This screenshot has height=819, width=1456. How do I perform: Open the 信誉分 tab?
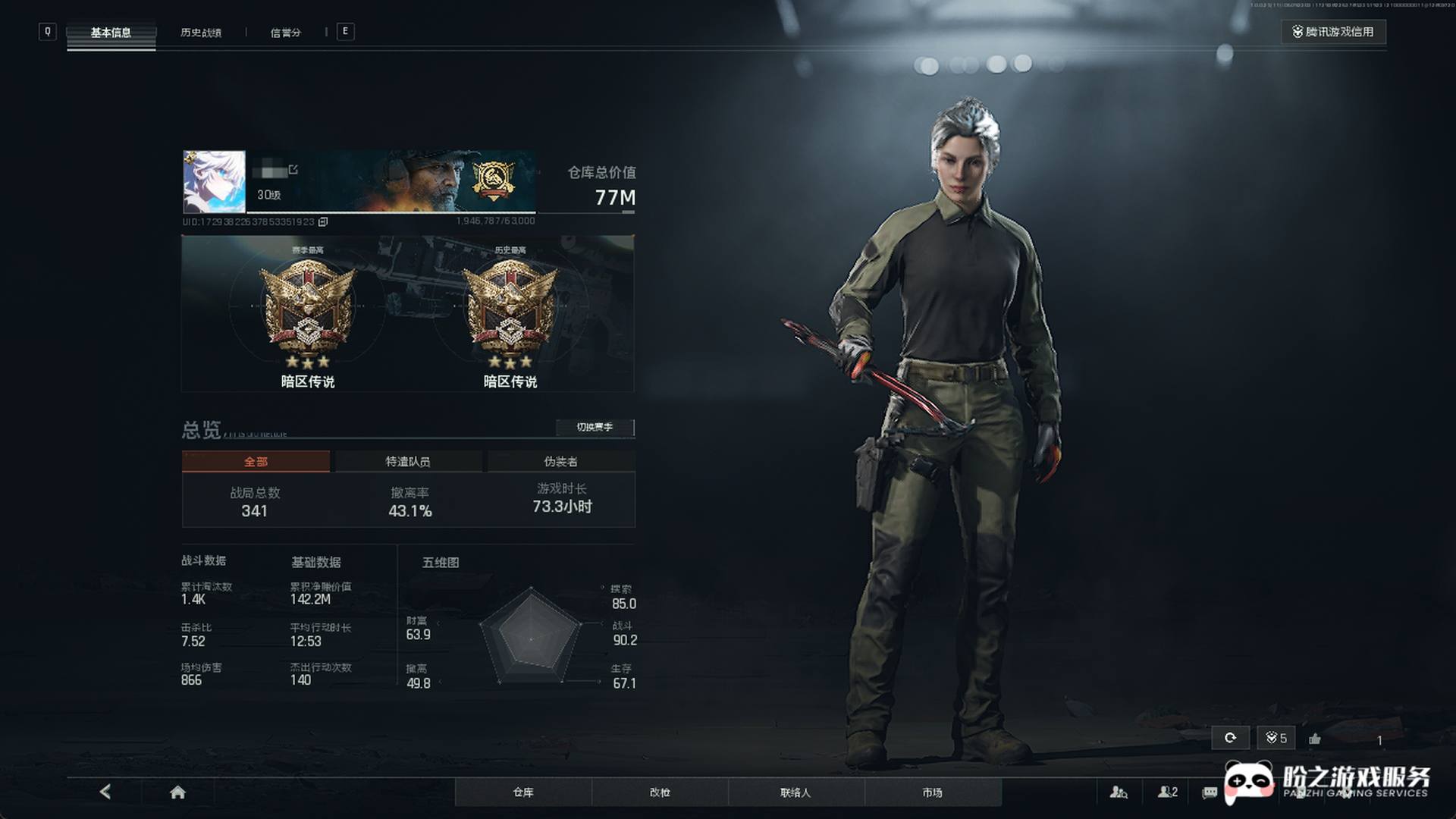point(286,33)
